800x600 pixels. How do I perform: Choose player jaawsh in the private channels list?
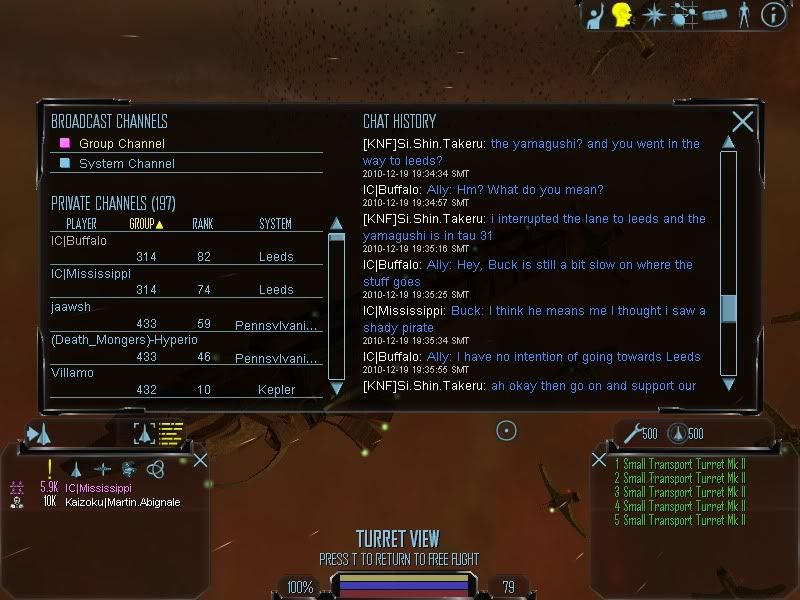pos(71,307)
